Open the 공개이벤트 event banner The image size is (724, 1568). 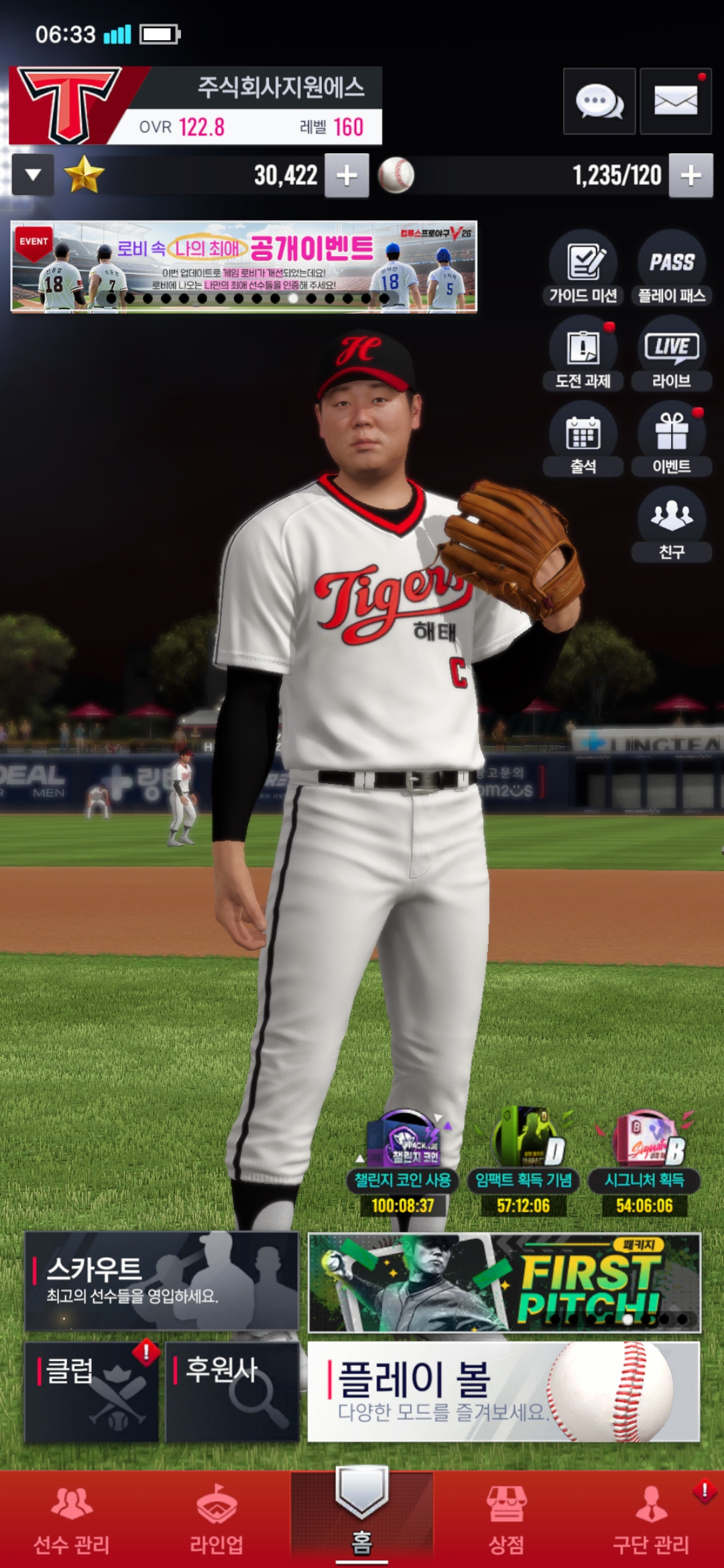(x=244, y=267)
